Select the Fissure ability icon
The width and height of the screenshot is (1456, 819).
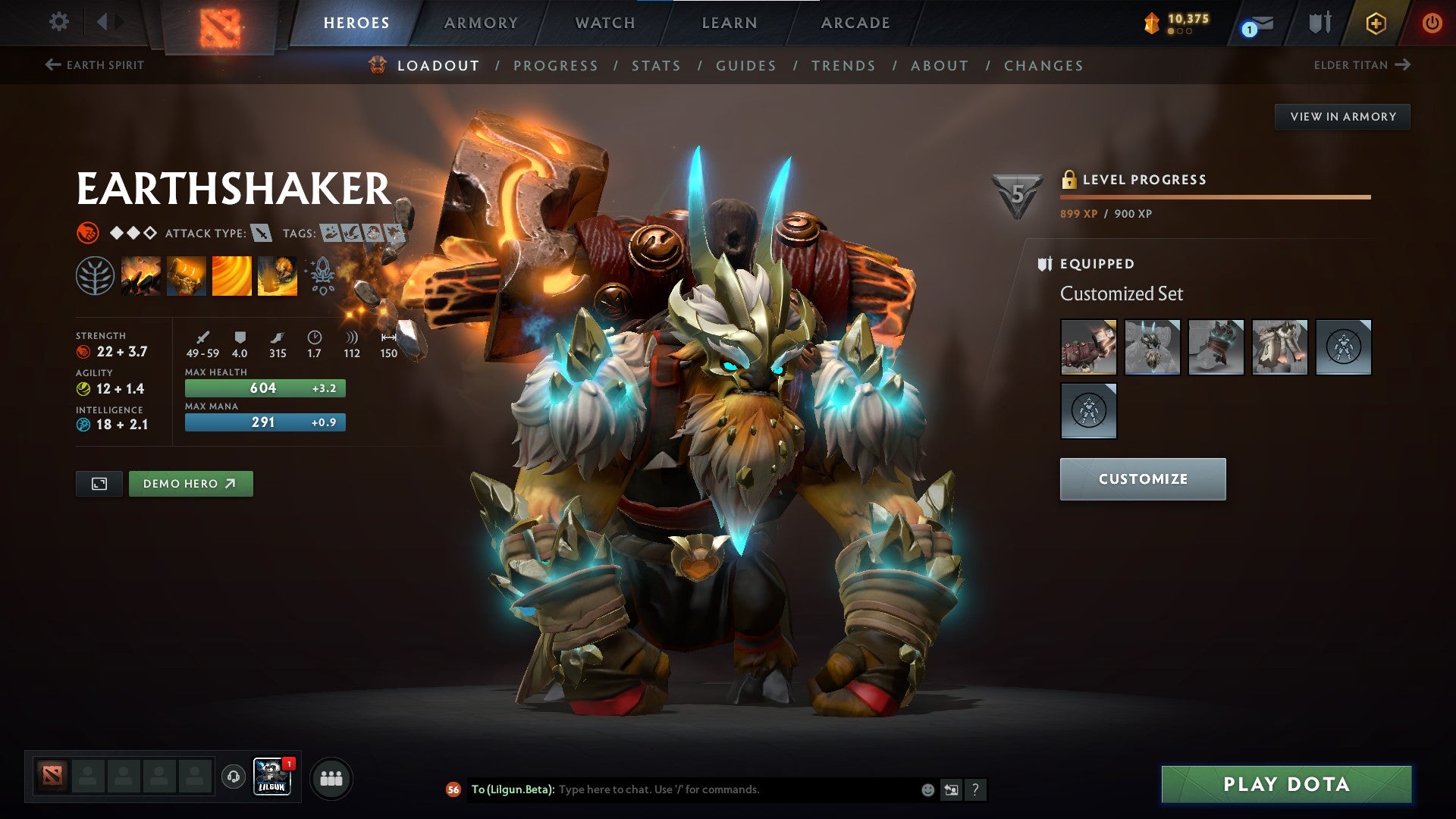coord(141,275)
